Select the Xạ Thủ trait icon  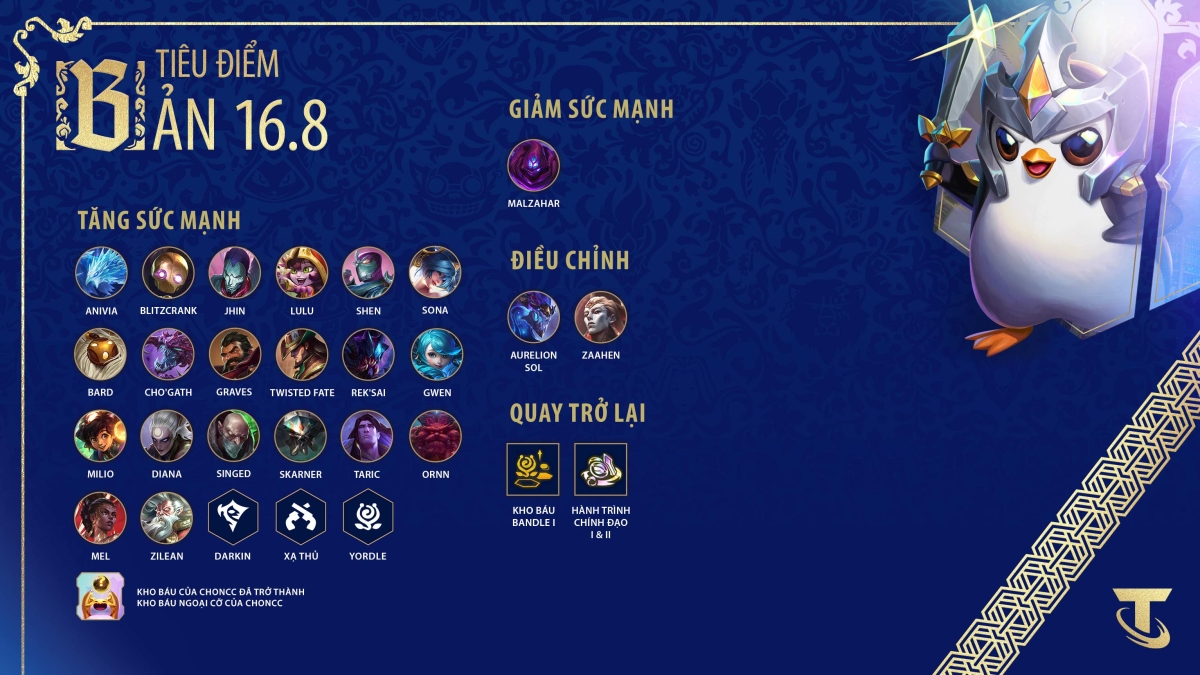(301, 517)
